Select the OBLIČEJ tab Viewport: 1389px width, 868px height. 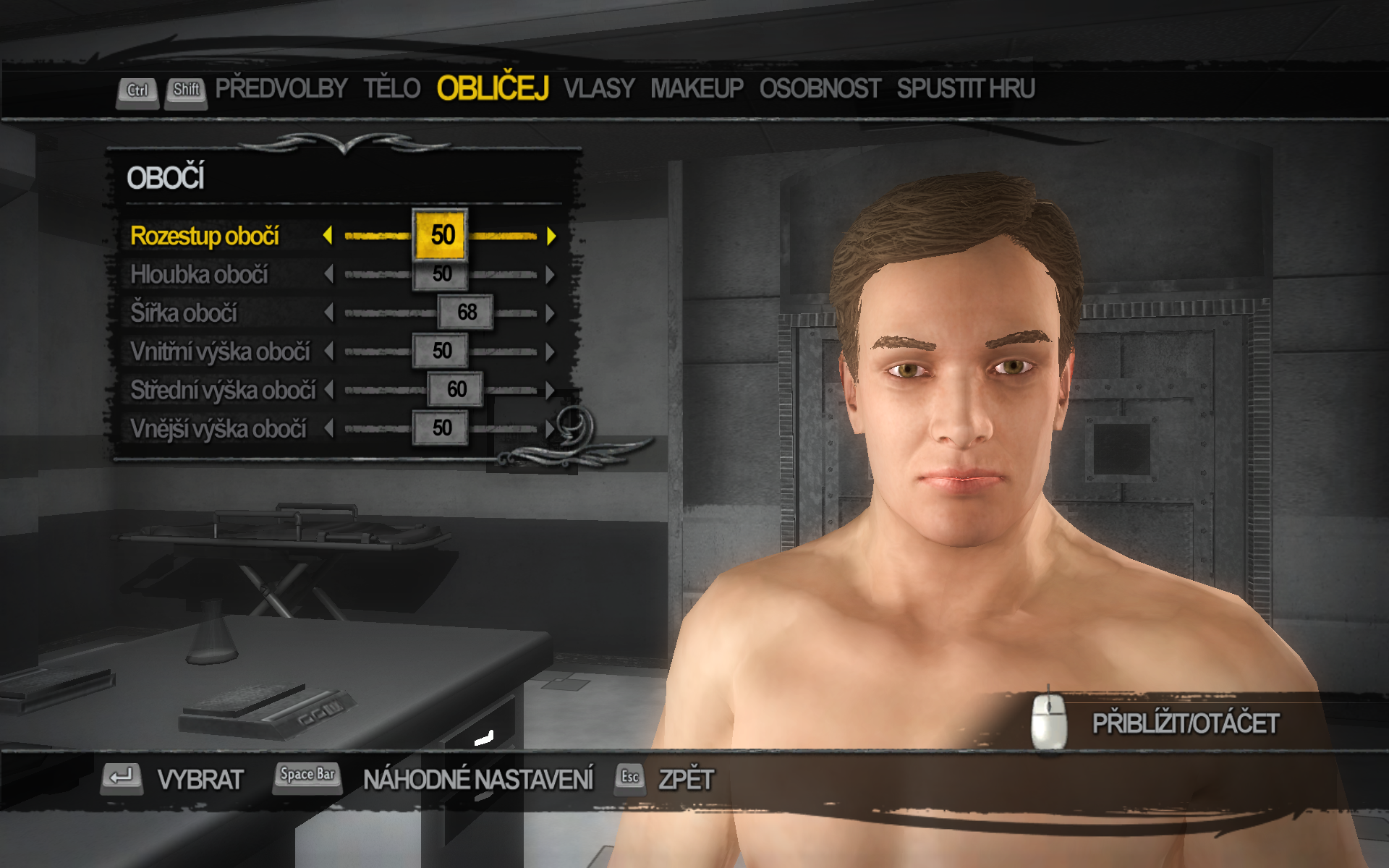click(x=493, y=89)
